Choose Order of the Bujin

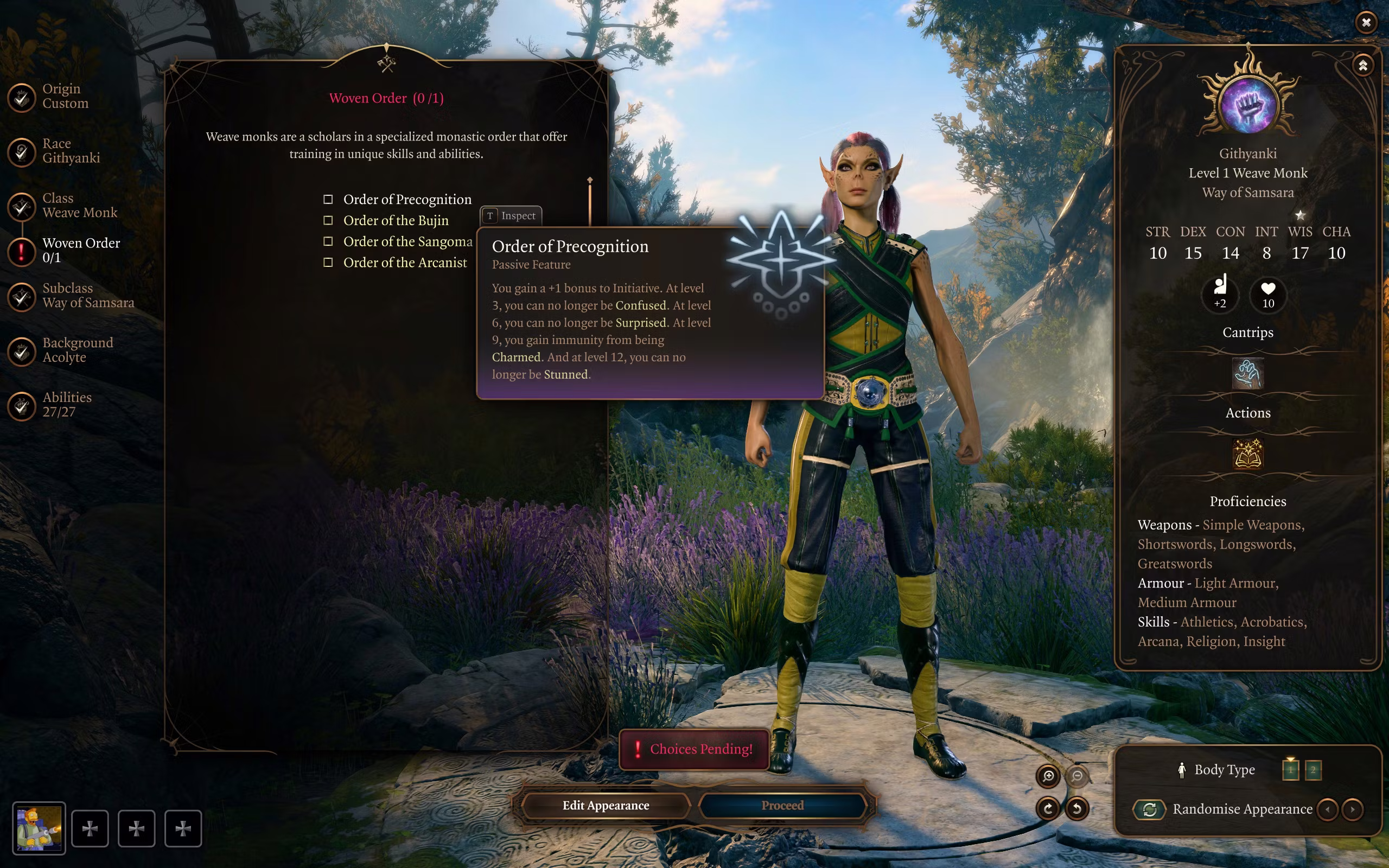(328, 220)
